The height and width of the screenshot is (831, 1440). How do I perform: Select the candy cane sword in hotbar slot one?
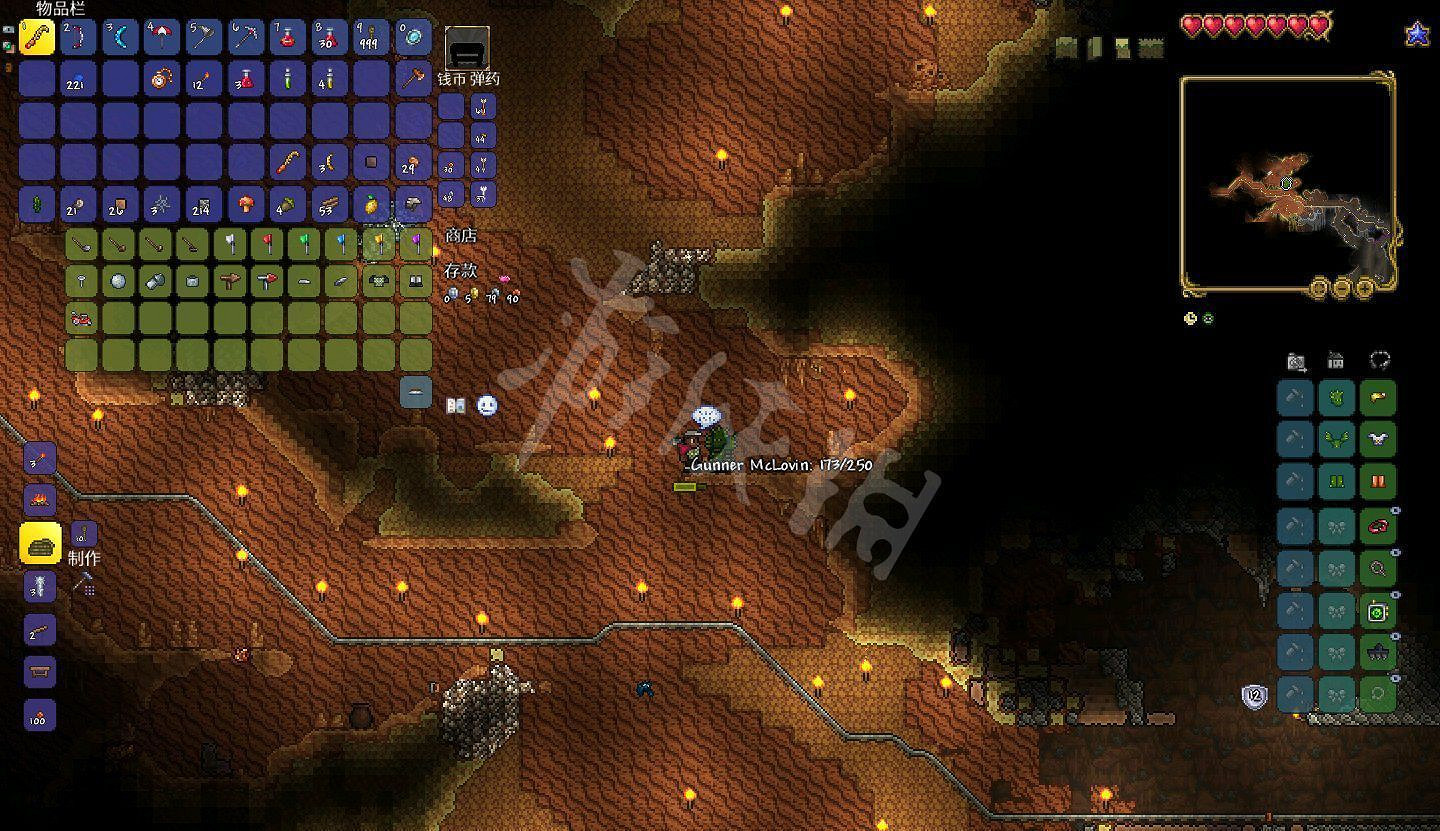(x=38, y=38)
